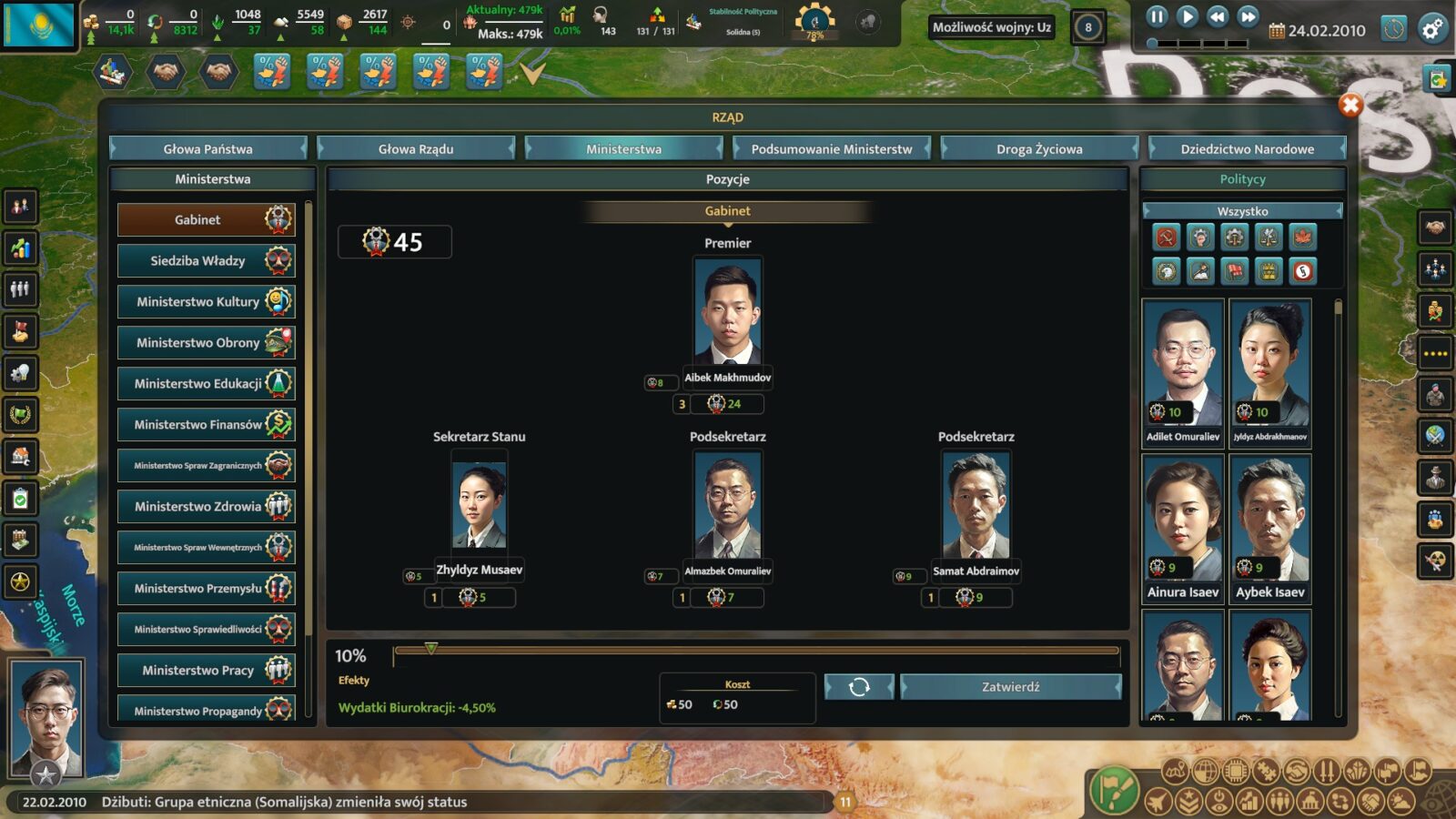Open Dziedzictwo Narodowe tab
The image size is (1456, 819).
(x=1247, y=148)
